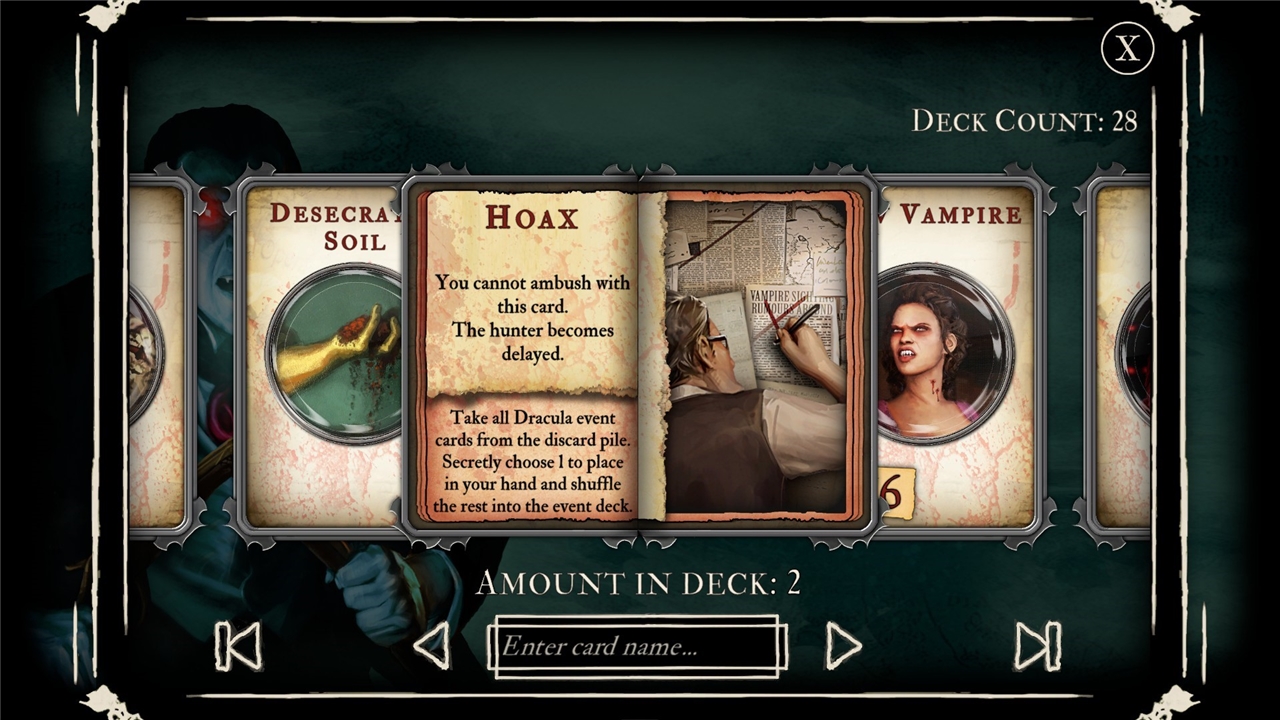Jump to the first card in deck
Viewport: 1280px width, 720px height.
(x=238, y=646)
